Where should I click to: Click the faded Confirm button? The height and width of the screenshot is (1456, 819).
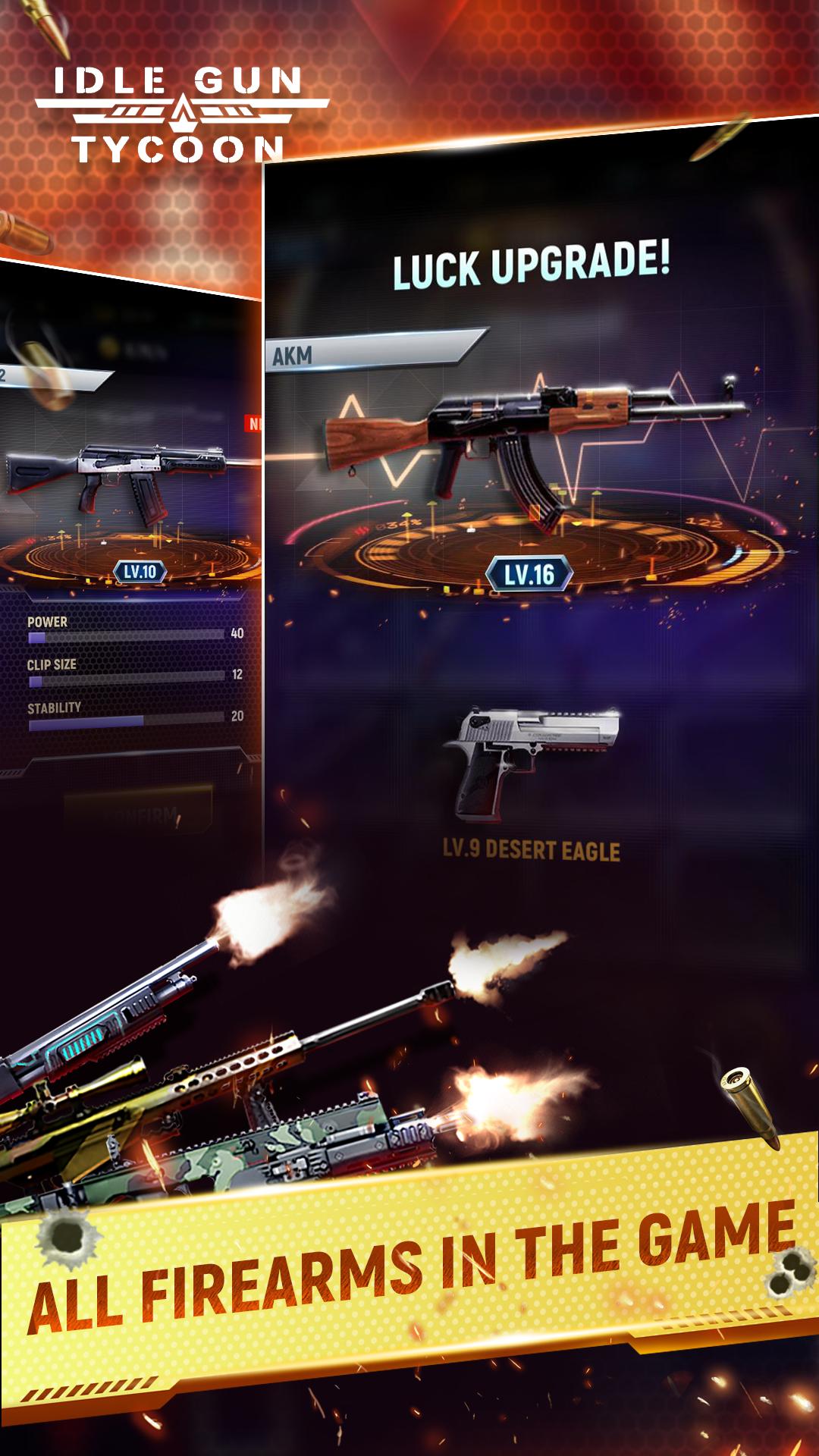pyautogui.click(x=138, y=813)
